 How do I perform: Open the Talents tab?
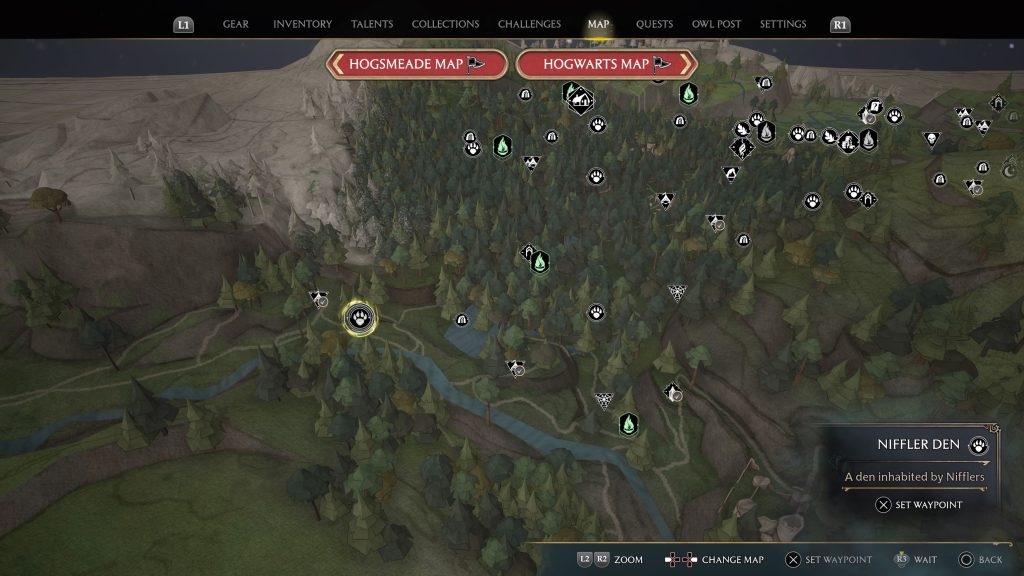tap(371, 24)
